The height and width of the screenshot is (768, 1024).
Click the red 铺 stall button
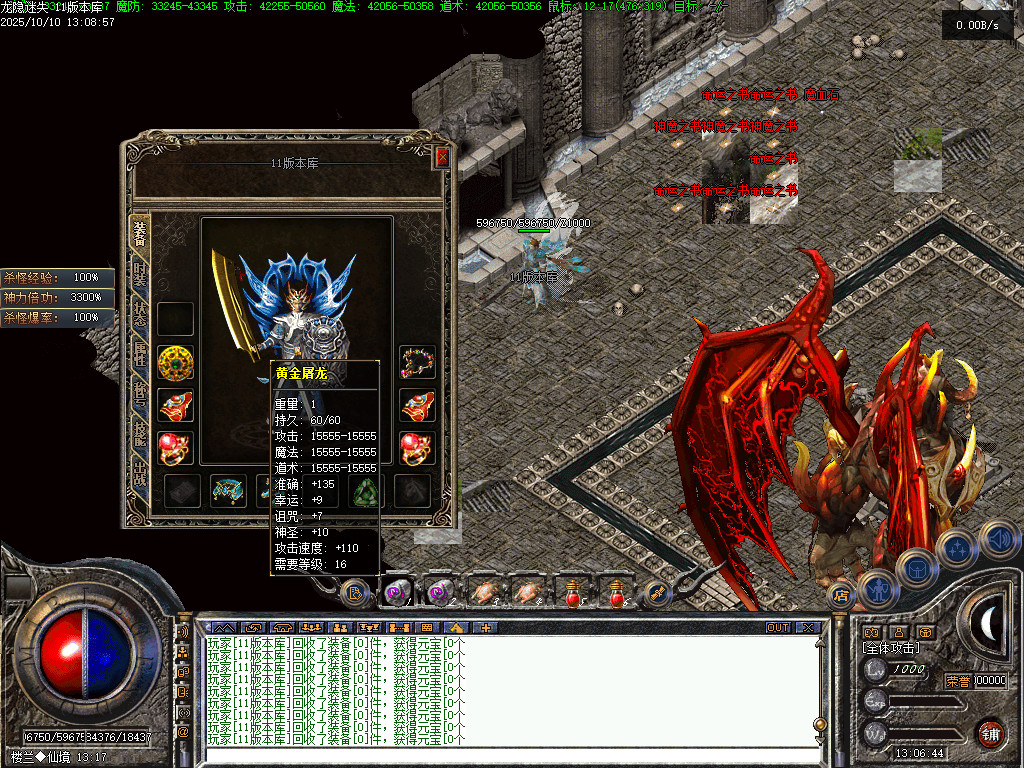pyautogui.click(x=990, y=733)
